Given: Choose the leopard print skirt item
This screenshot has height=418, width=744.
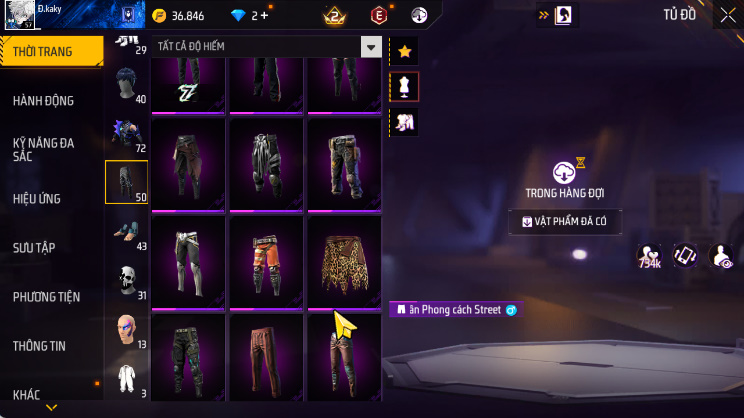Looking at the screenshot, I should point(345,259).
